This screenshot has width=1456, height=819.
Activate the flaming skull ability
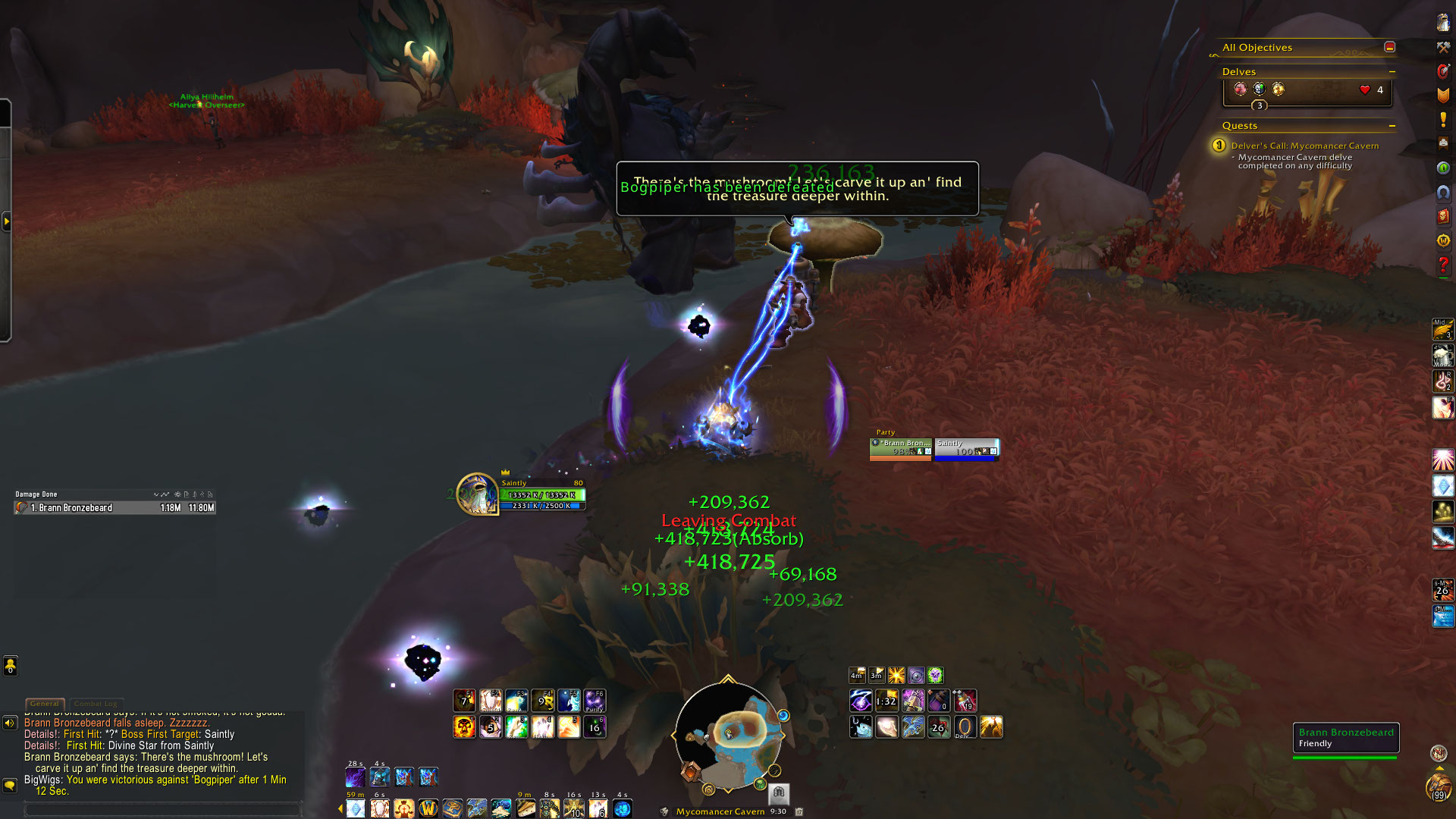tap(464, 727)
